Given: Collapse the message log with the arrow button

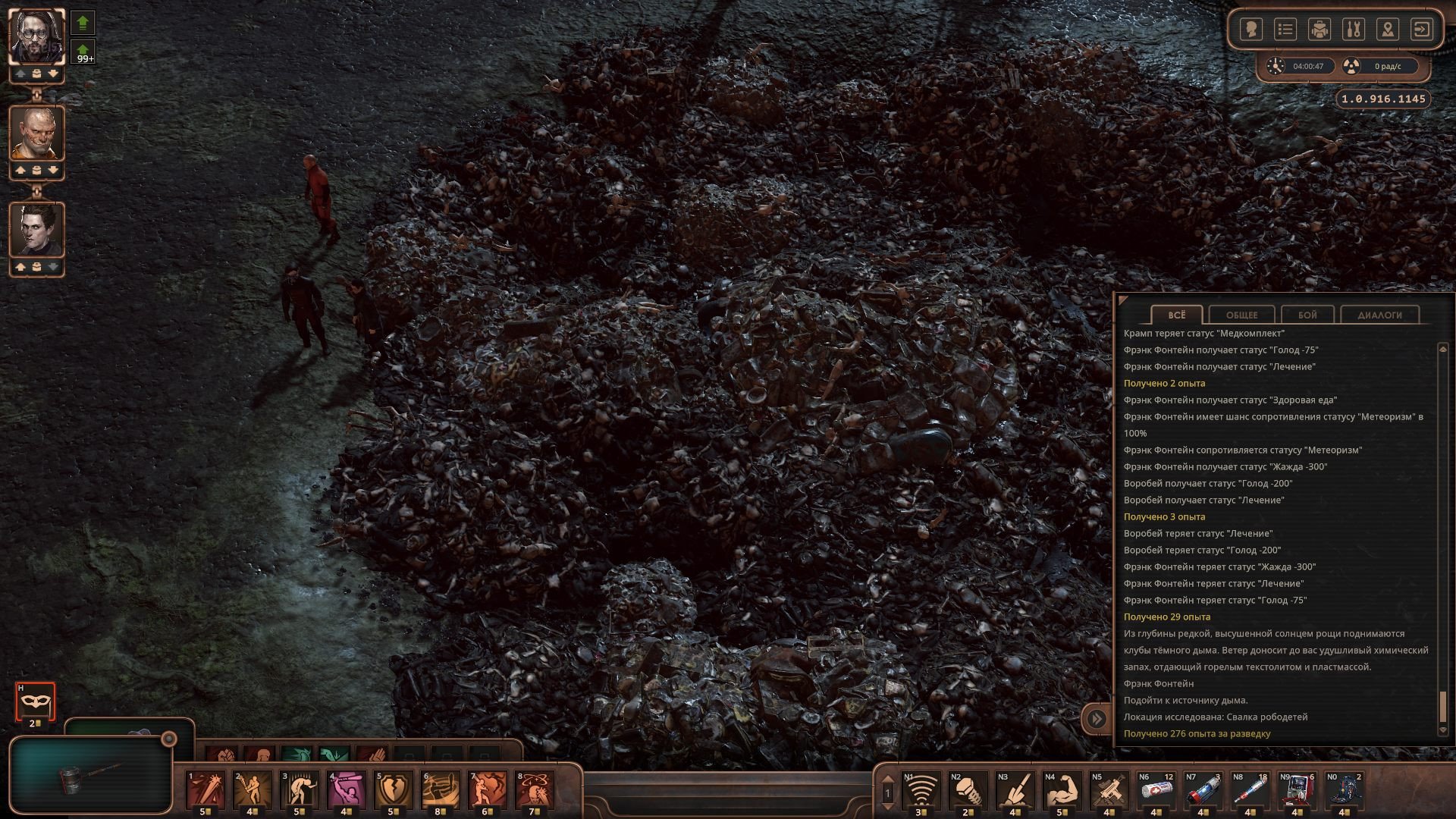Looking at the screenshot, I should (x=1097, y=718).
